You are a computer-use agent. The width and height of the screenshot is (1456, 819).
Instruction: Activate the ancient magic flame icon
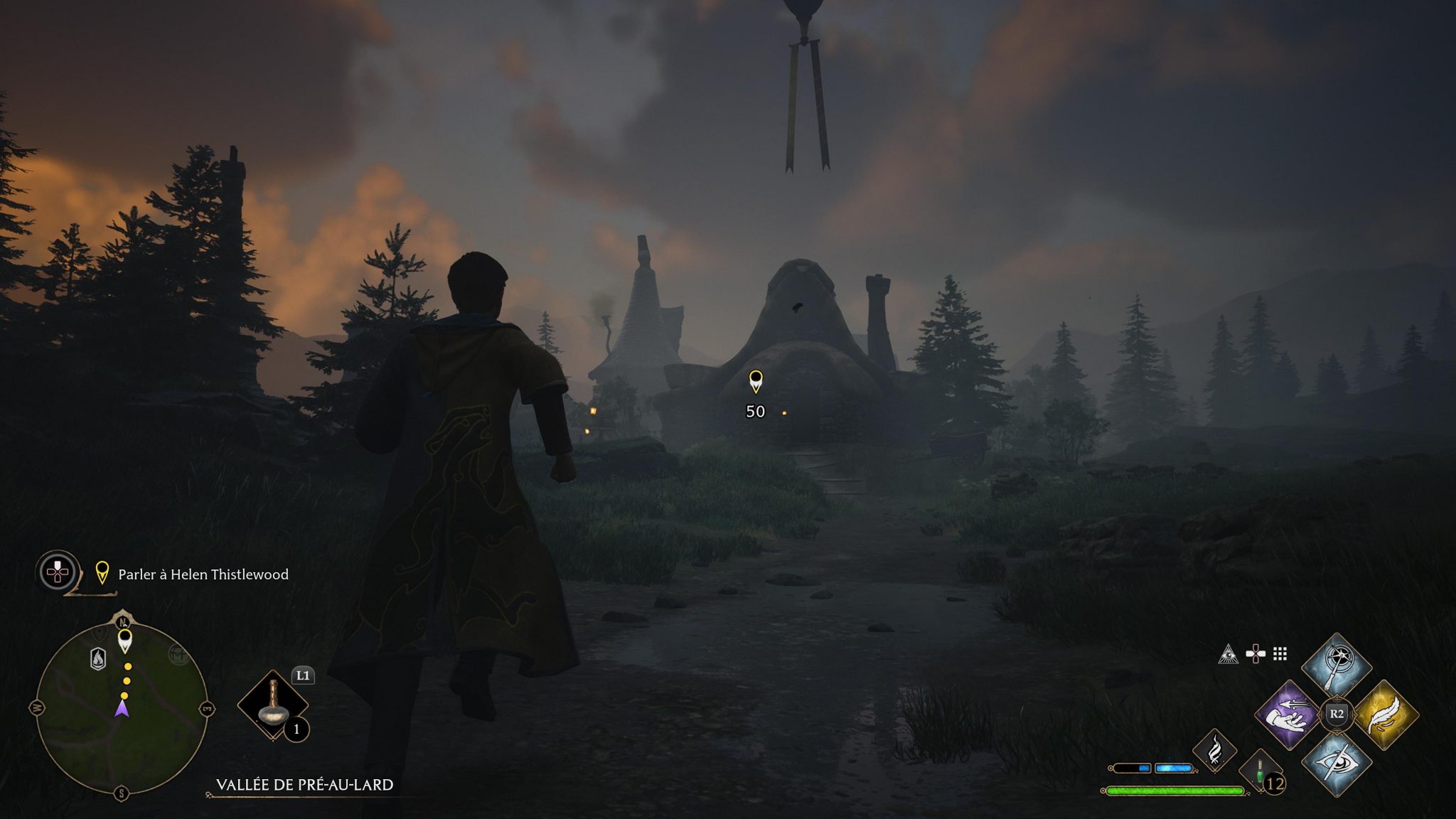(1214, 750)
